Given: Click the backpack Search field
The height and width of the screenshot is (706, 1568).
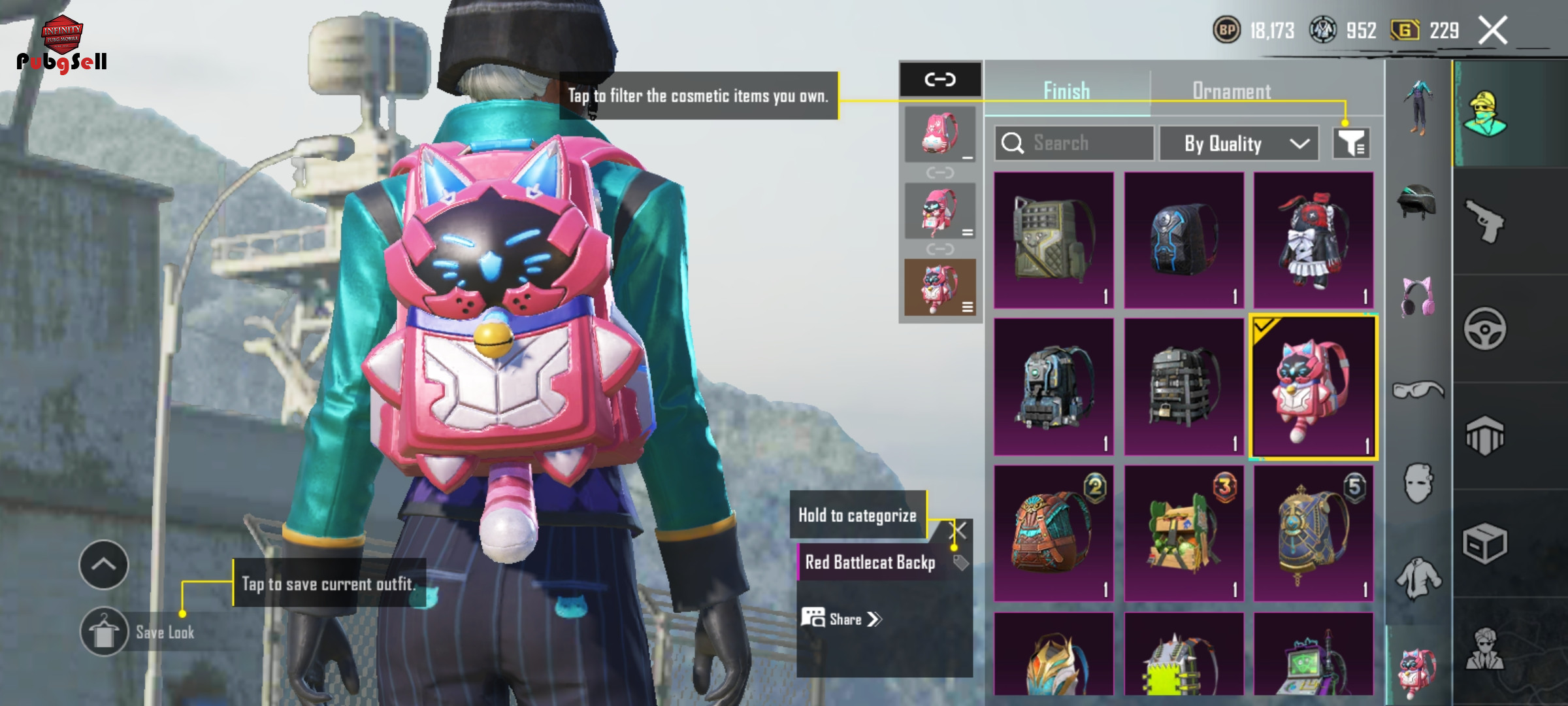Looking at the screenshot, I should pos(1074,143).
